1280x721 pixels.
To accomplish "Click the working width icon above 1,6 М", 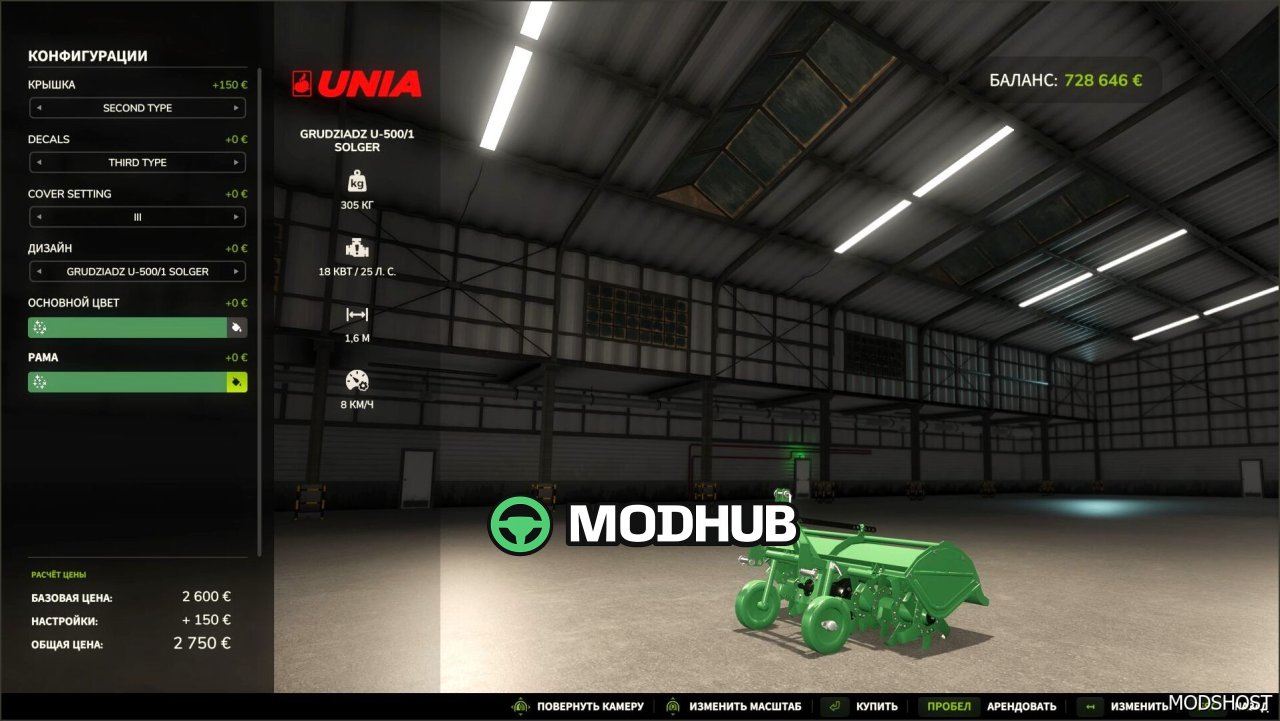I will [x=356, y=314].
